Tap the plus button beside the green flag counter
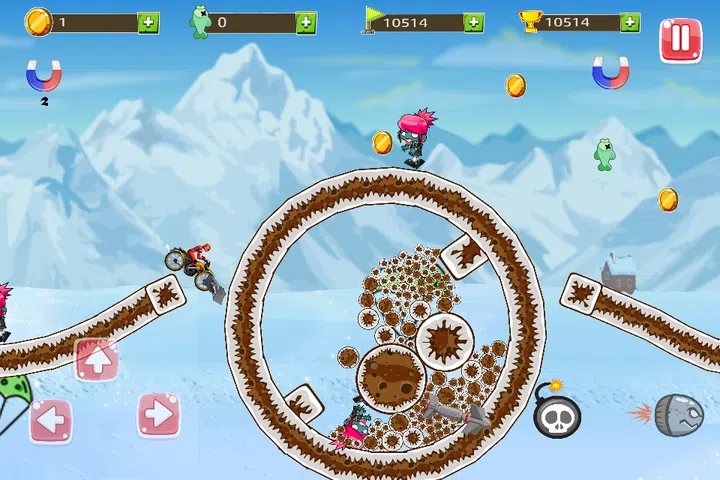 (473, 23)
